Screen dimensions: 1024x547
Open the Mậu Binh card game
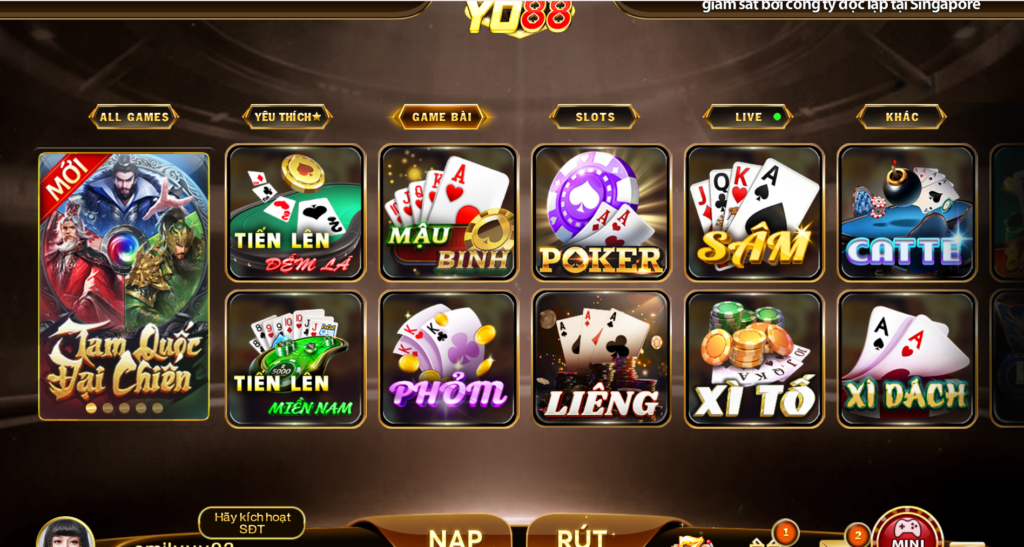(449, 213)
